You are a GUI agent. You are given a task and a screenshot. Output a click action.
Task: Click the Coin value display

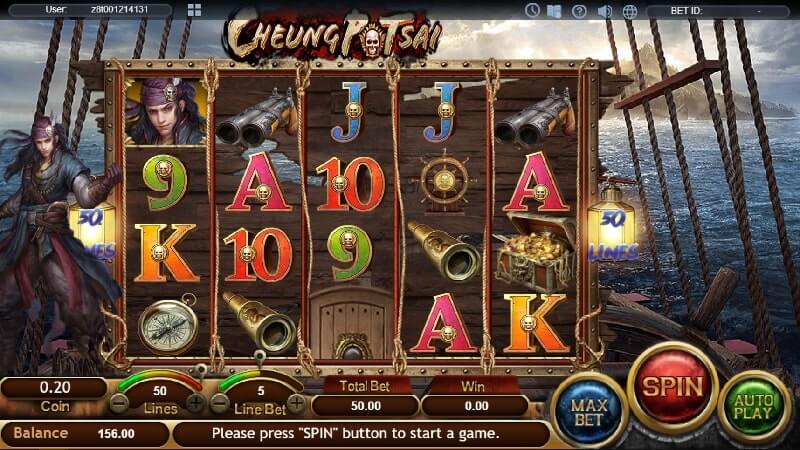54,387
